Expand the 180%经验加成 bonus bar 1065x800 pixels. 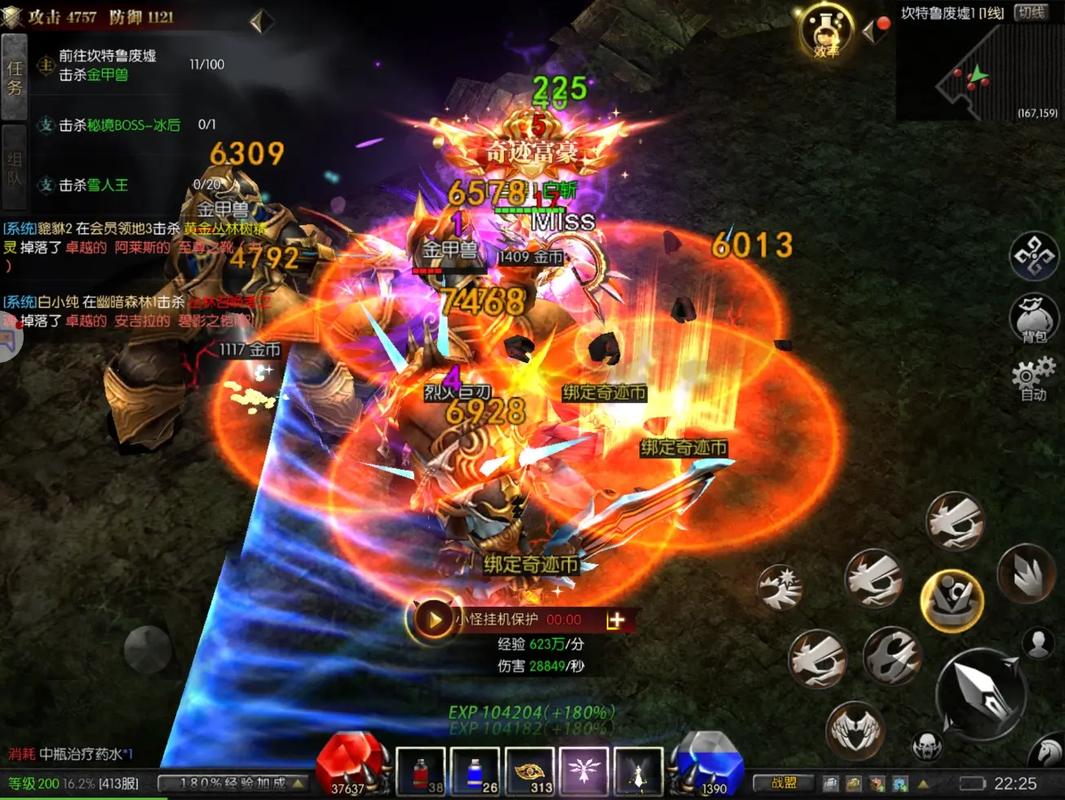pos(236,783)
